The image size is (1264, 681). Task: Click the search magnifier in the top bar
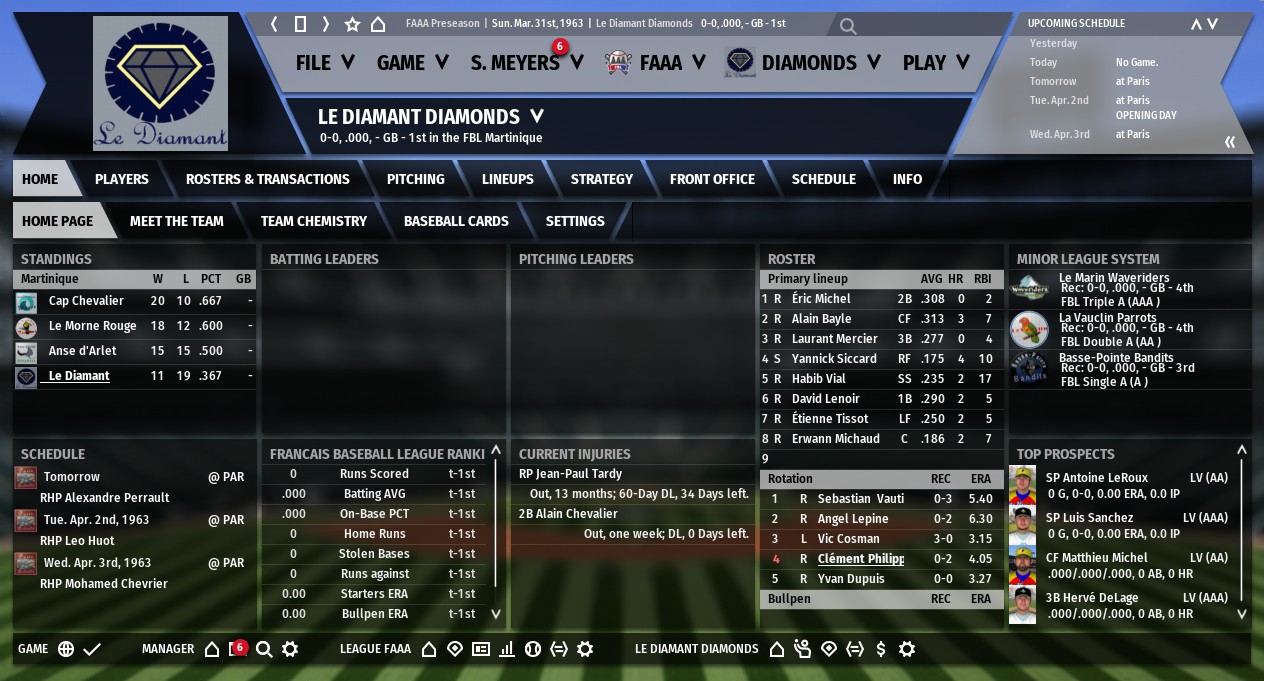(848, 27)
